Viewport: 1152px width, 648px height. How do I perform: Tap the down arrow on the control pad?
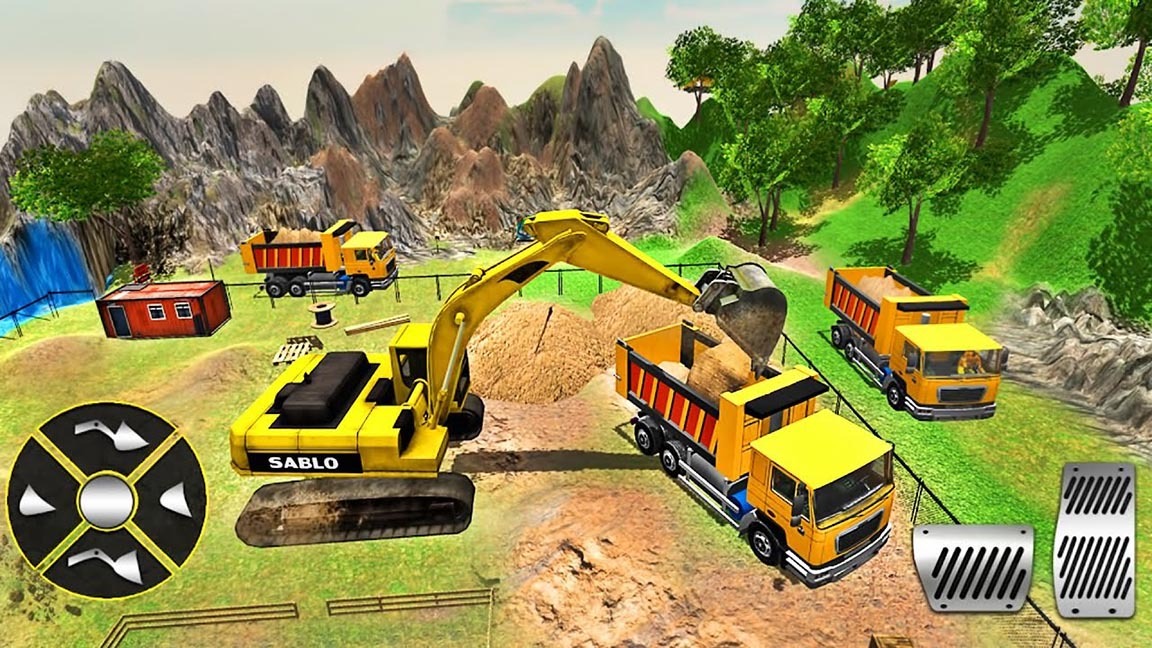tap(108, 564)
